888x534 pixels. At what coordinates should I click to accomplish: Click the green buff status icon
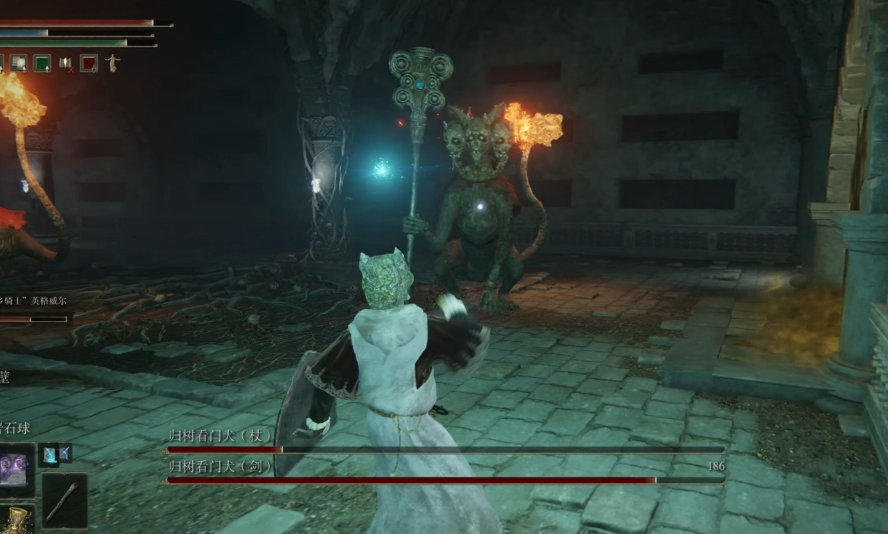point(42,63)
